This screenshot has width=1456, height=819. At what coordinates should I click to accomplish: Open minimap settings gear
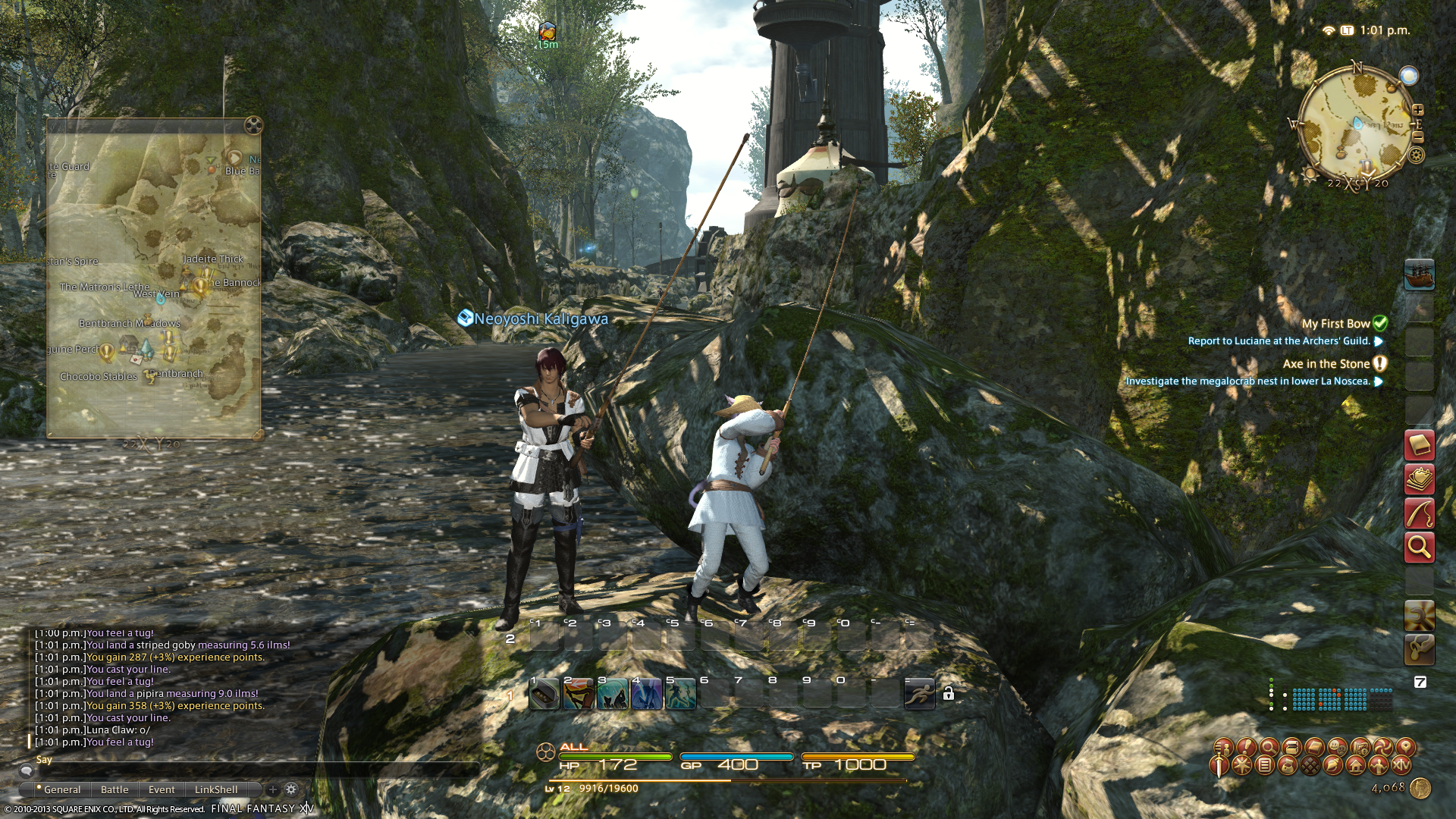1416,155
